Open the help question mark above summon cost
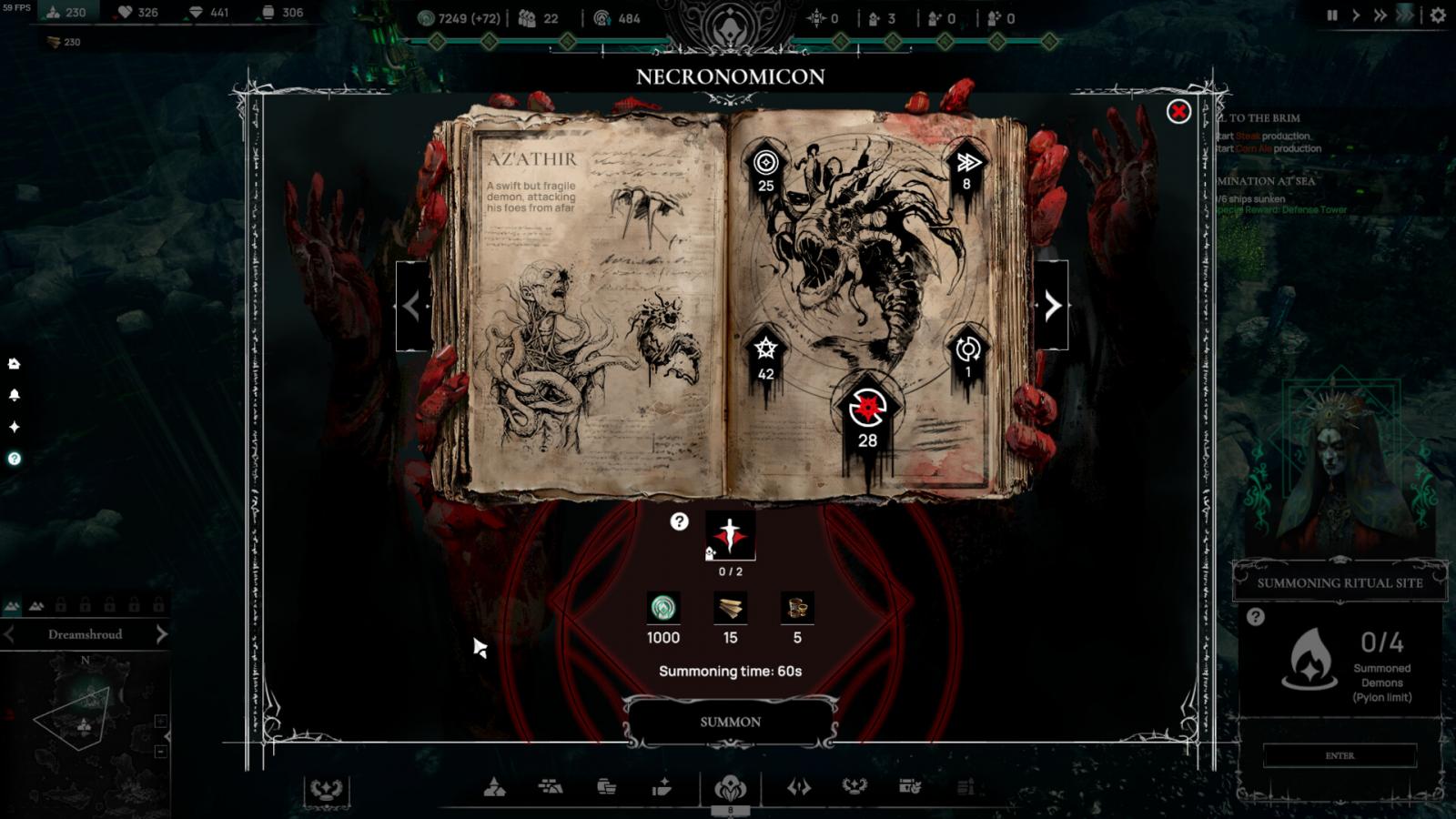Viewport: 1456px width, 819px height. pyautogui.click(x=679, y=521)
